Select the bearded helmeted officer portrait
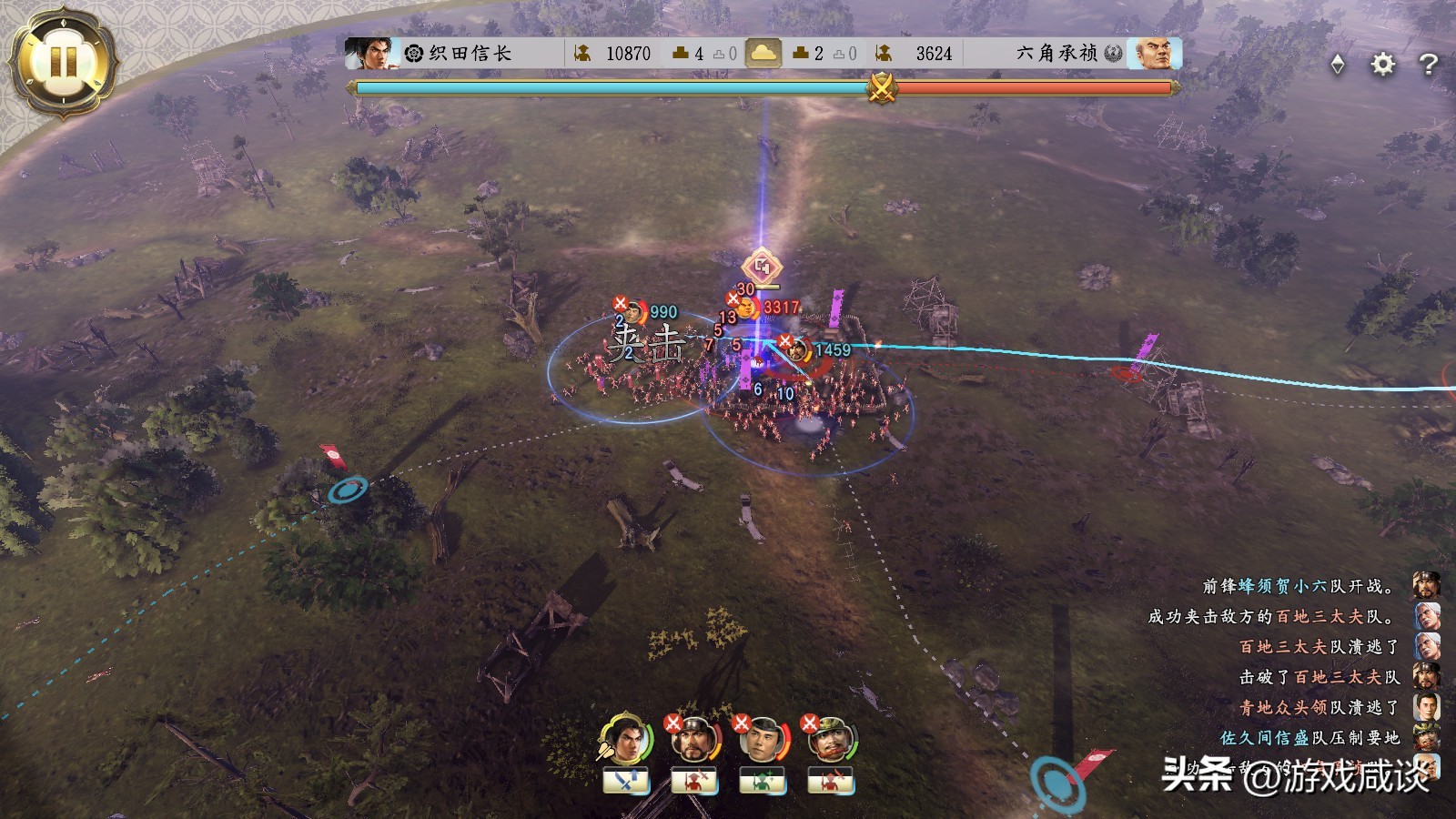The image size is (1456, 819). (693, 739)
